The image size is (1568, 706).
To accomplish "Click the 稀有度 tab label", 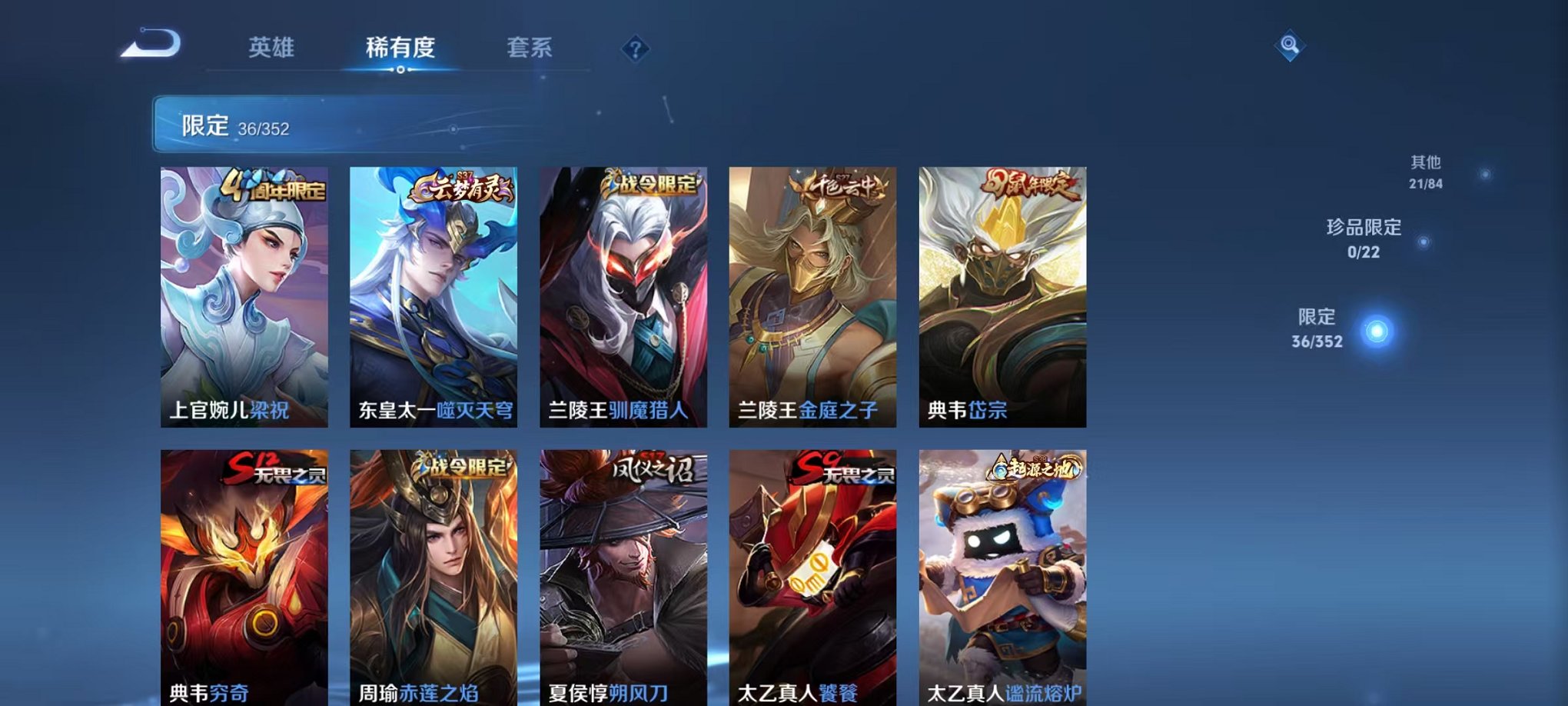I will (399, 48).
